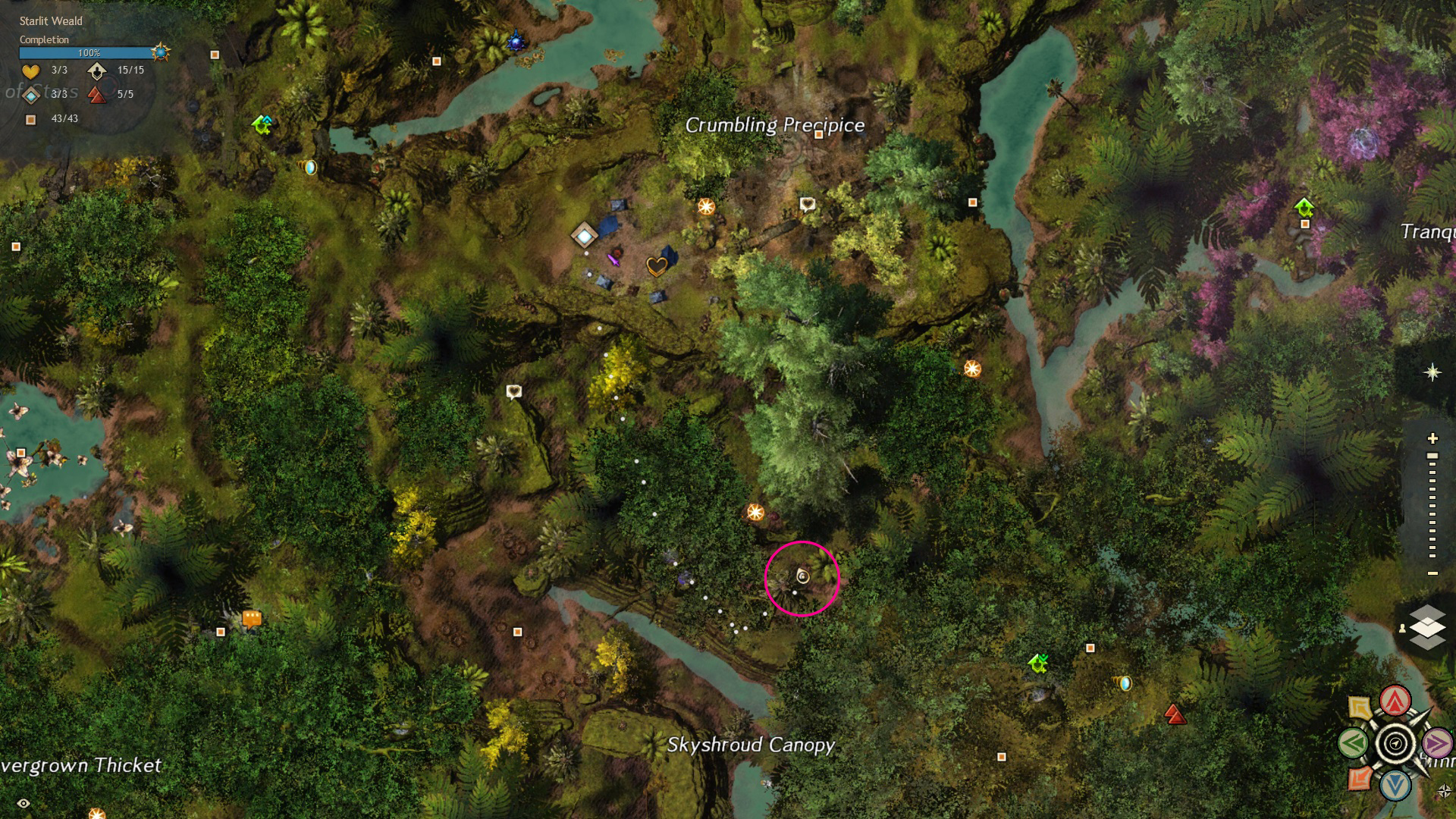Click the purple right arrow compass button
The height and width of the screenshot is (819, 1456).
pyautogui.click(x=1437, y=743)
